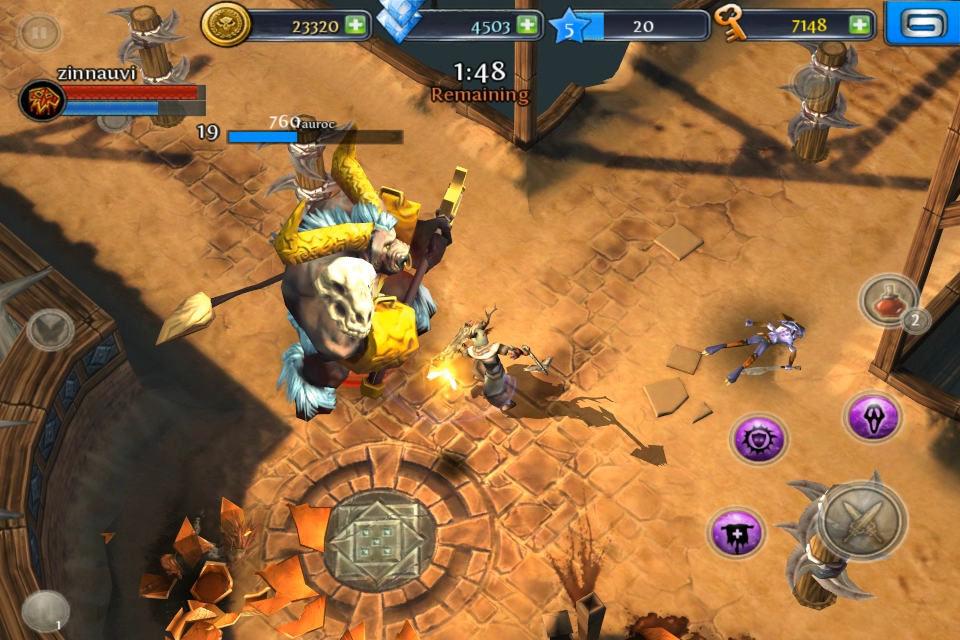This screenshot has height=640, width=960.
Task: Tap the zinnauvi player portrait
Action: pos(42,100)
